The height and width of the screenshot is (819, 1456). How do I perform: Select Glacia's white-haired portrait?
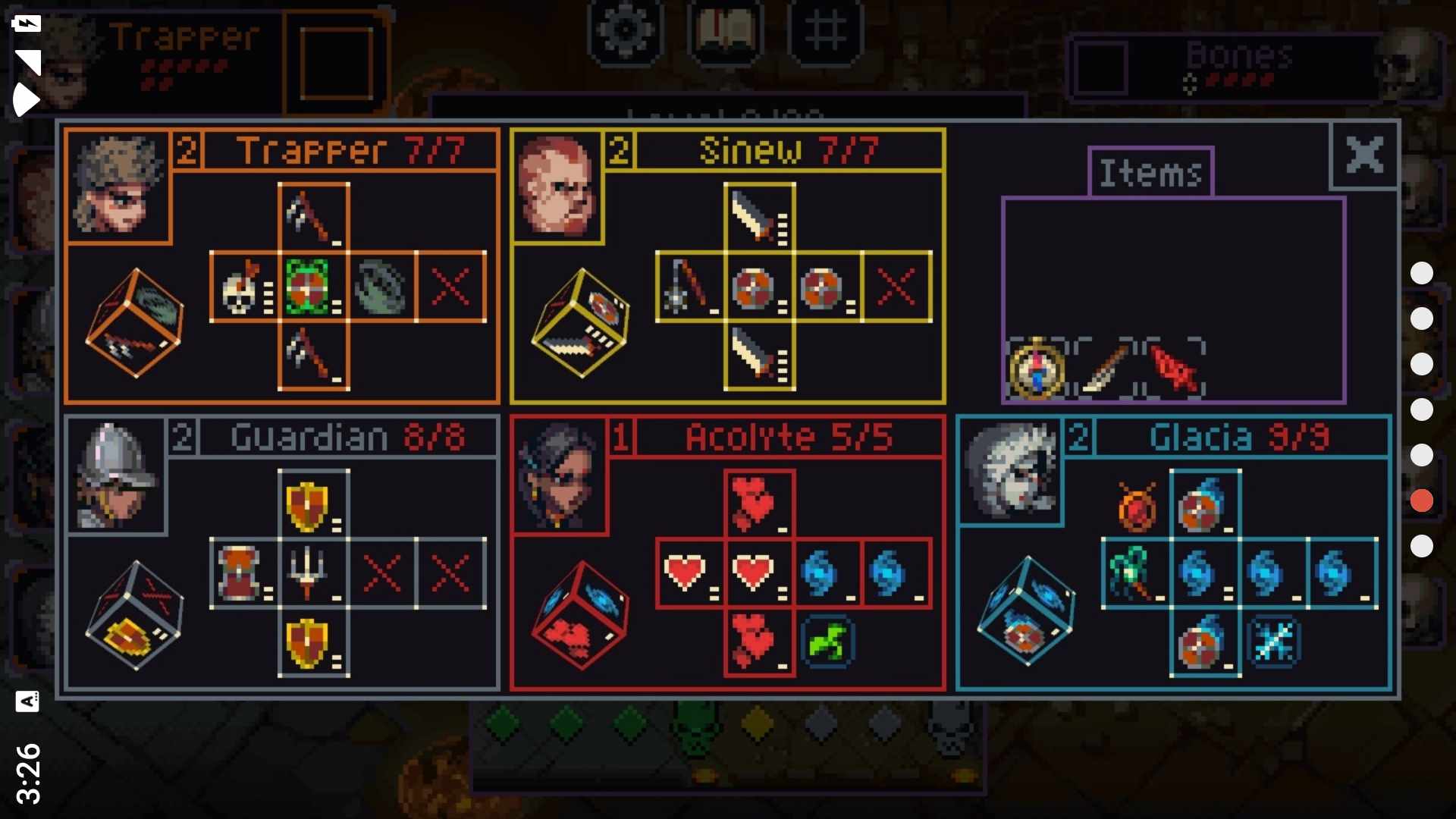(1010, 470)
